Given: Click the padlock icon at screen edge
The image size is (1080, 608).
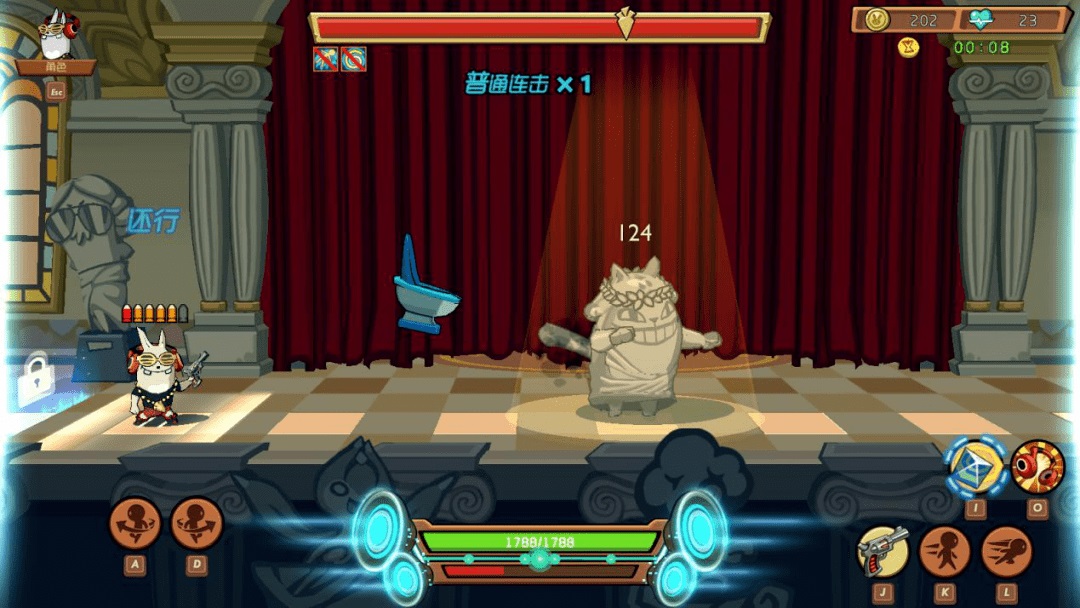Looking at the screenshot, I should pyautogui.click(x=36, y=378).
